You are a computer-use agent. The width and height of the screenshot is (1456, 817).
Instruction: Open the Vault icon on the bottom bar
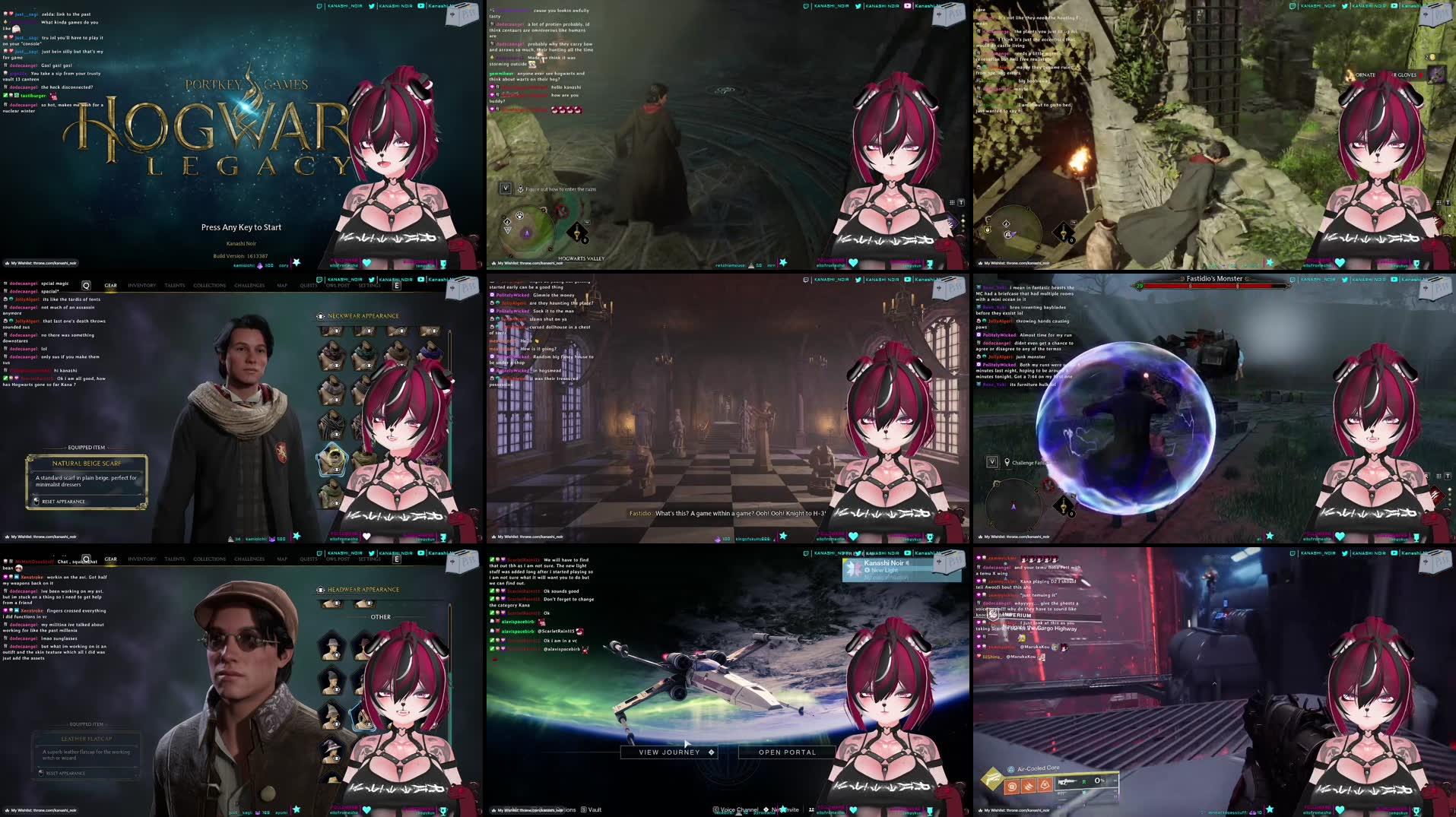tap(584, 810)
